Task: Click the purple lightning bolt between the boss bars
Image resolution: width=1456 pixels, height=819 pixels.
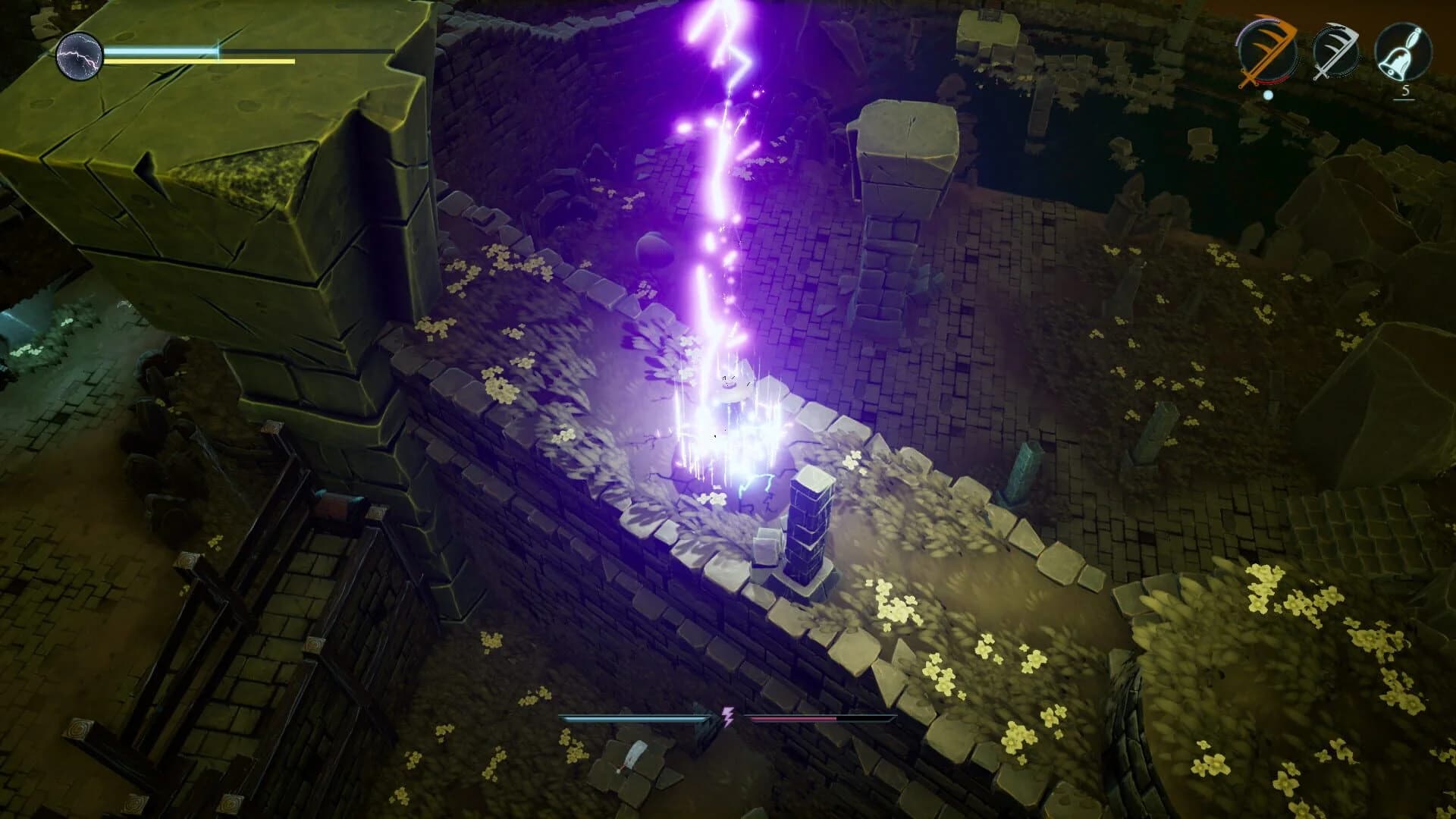Action: coord(727,715)
